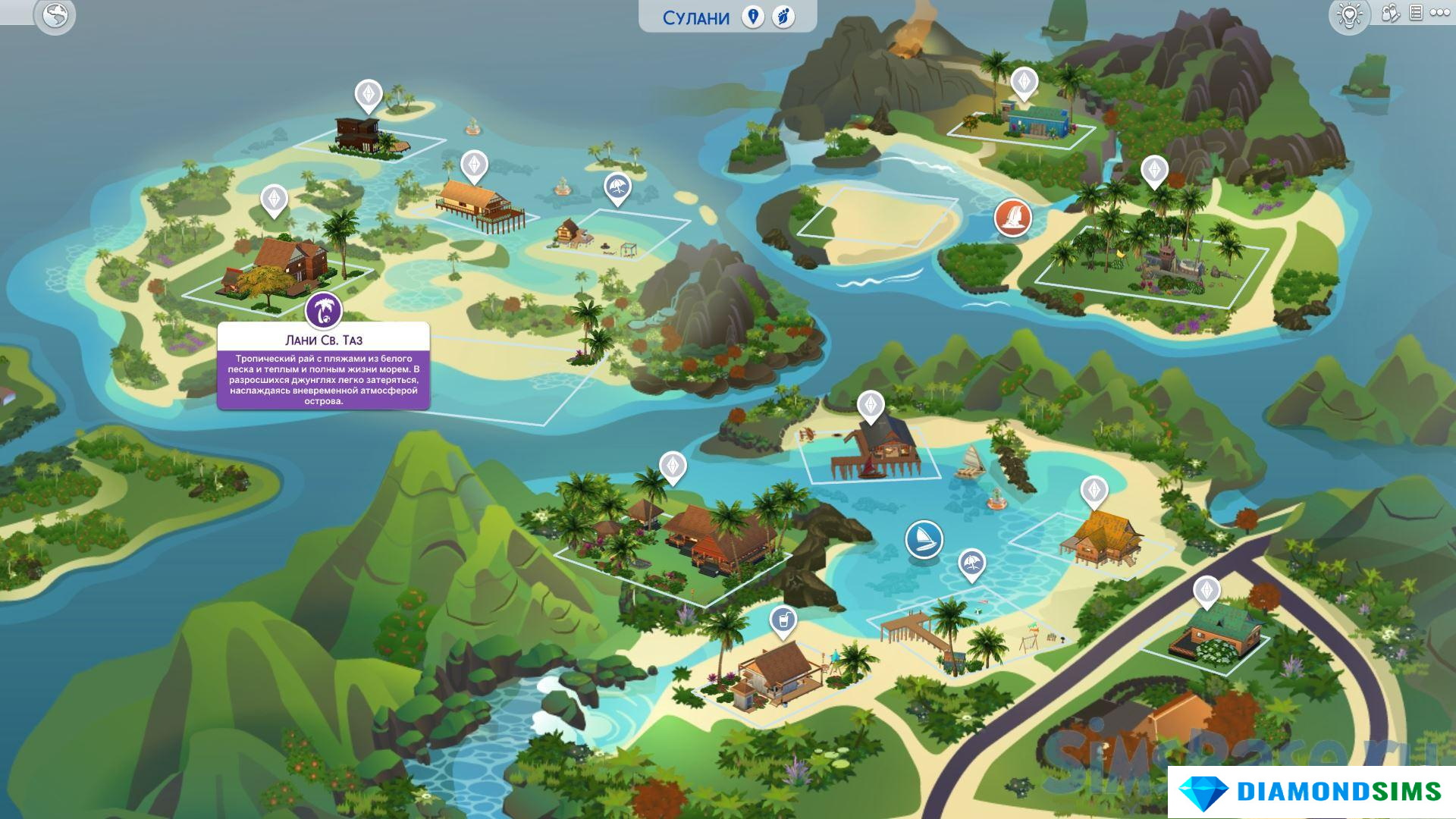This screenshot has height=819, width=1456.
Task: Select the purple palm tree neighborhood marker
Action: [324, 310]
